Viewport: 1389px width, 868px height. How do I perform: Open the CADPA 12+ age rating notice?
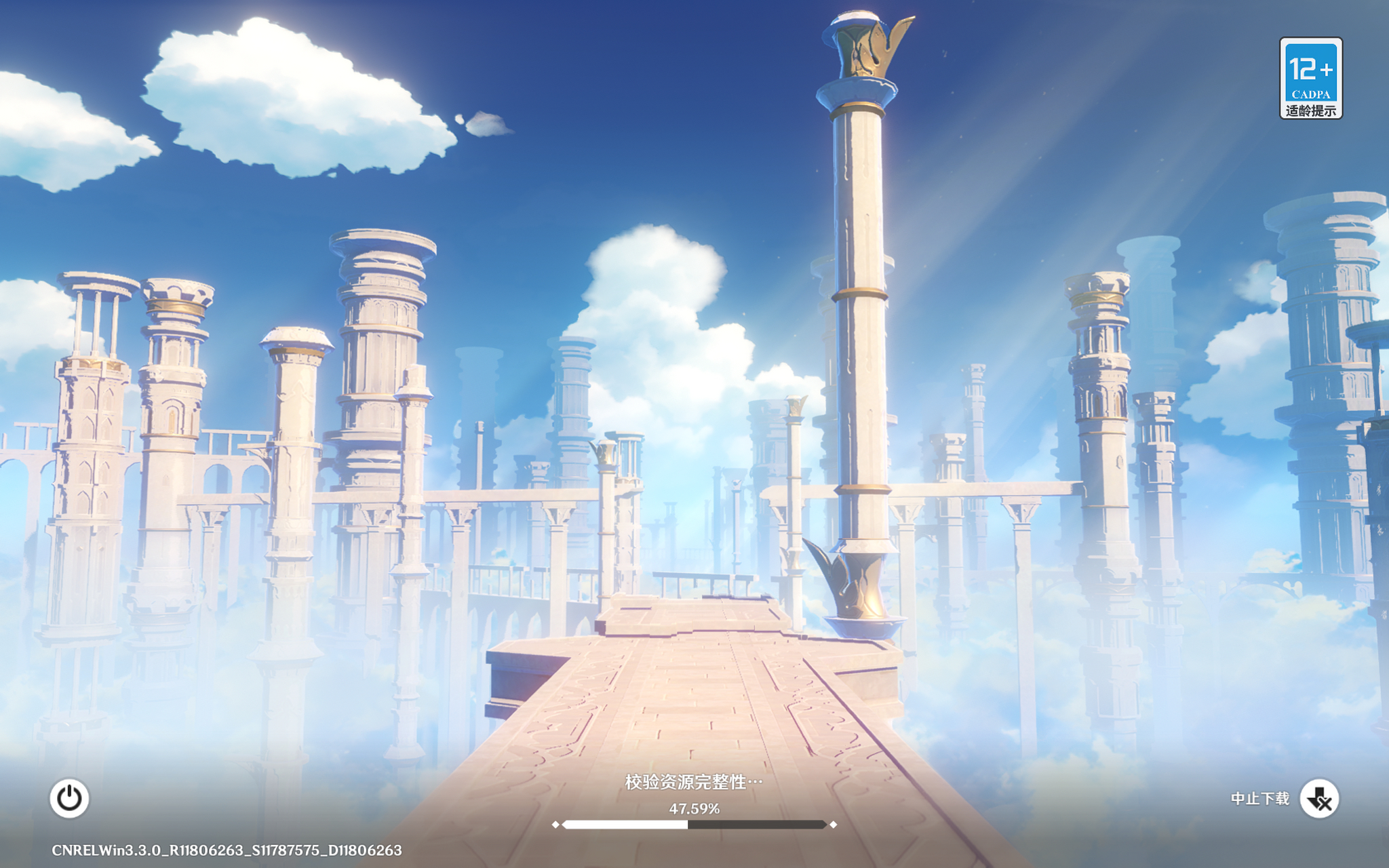pyautogui.click(x=1310, y=79)
